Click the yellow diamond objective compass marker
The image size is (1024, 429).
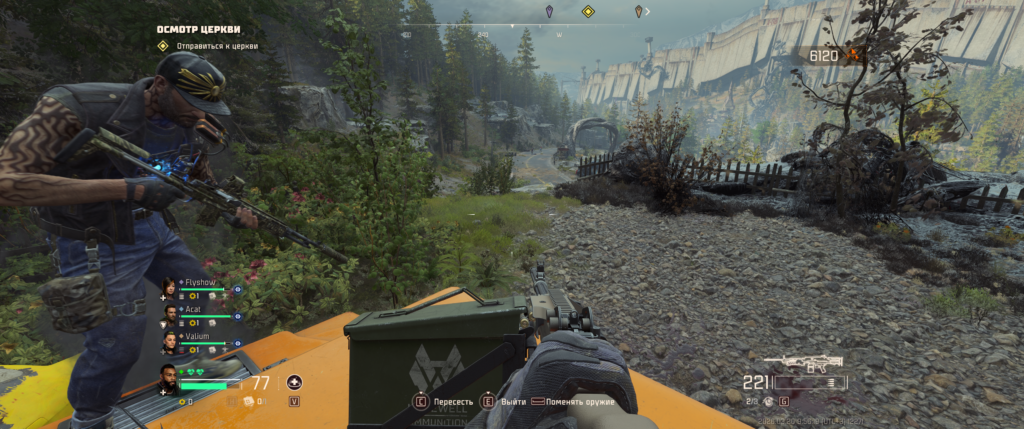589,12
